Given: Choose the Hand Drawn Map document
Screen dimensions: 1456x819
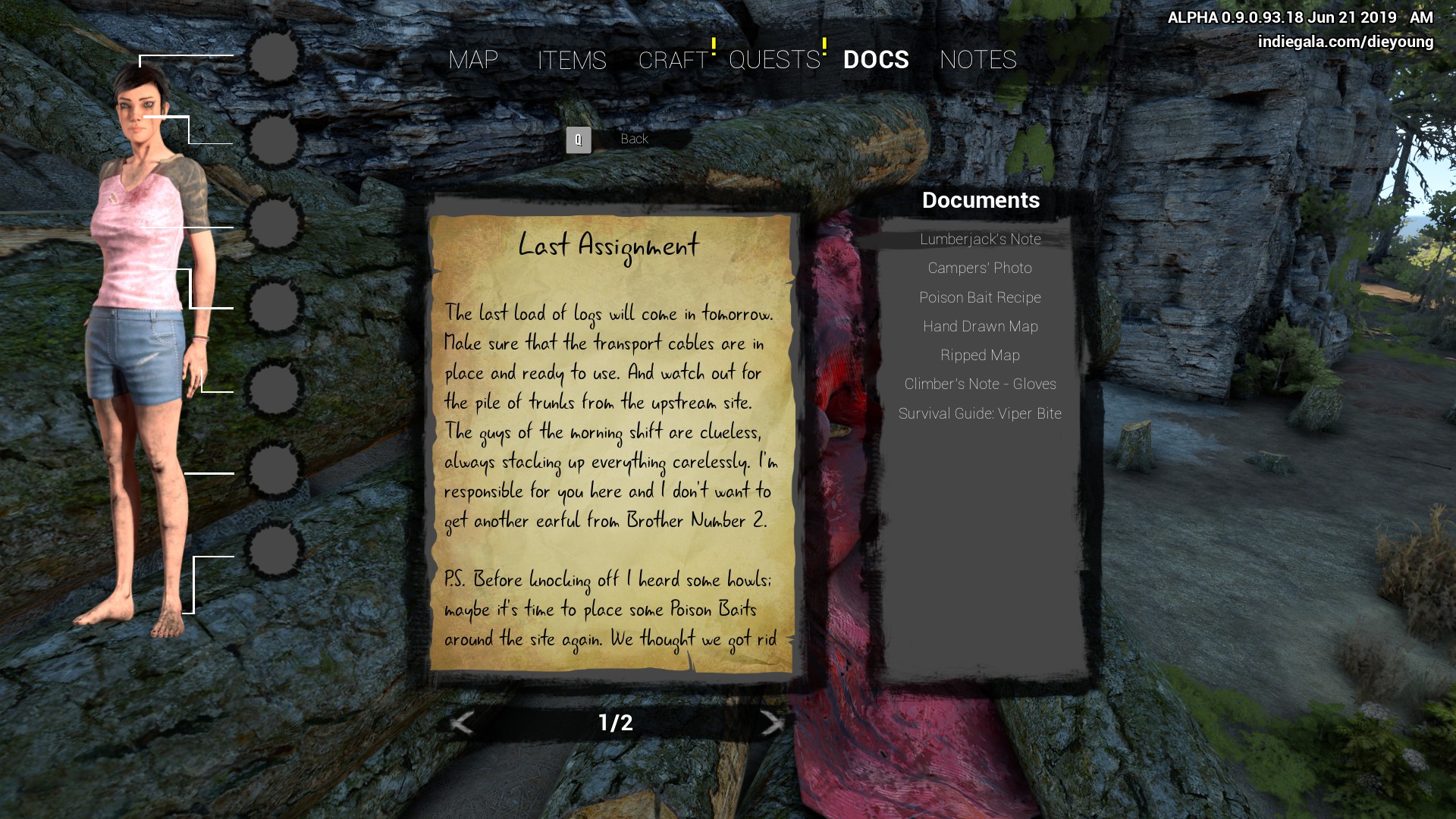Looking at the screenshot, I should 980,327.
